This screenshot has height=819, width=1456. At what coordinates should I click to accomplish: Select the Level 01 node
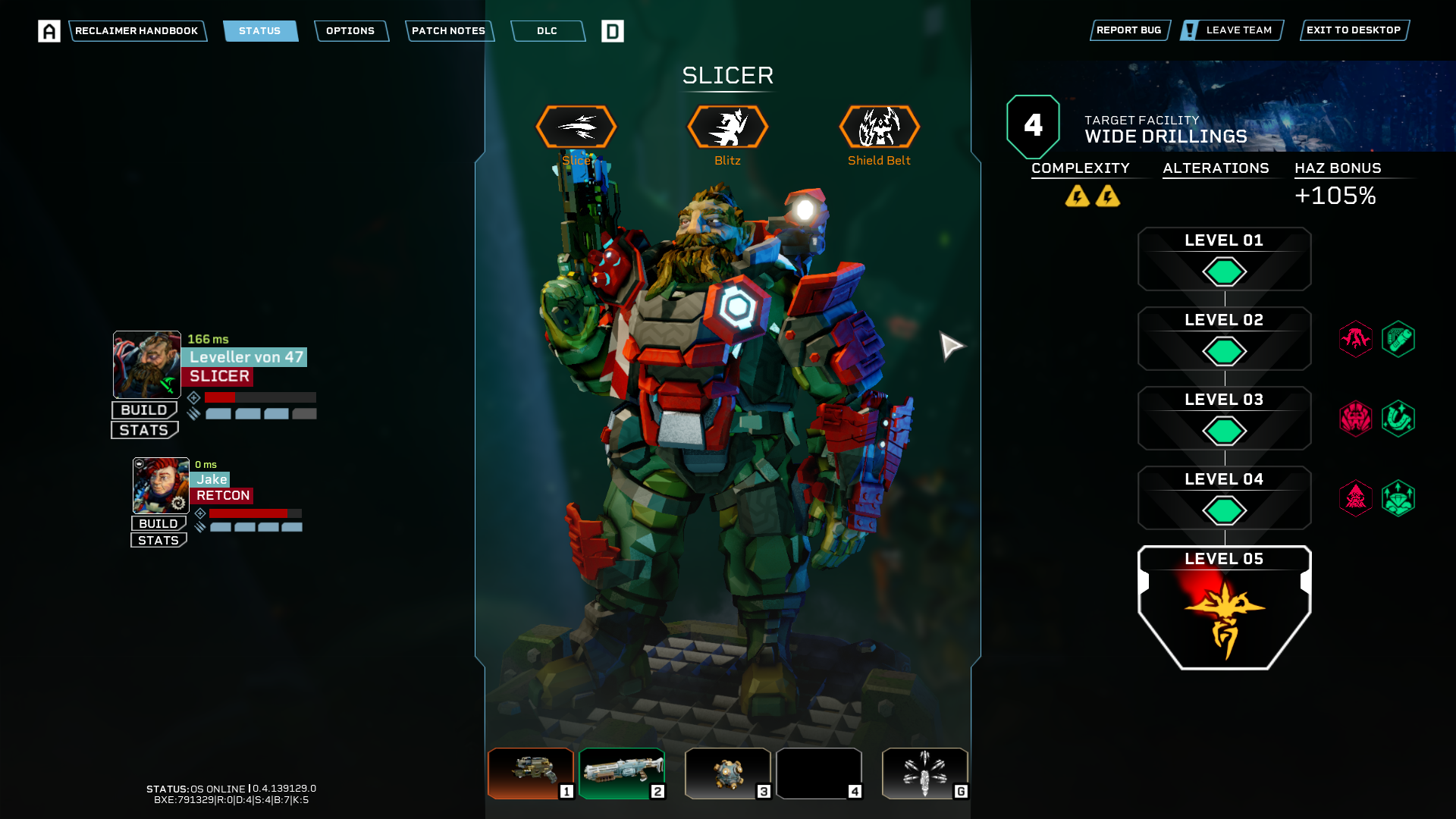coord(1224,260)
